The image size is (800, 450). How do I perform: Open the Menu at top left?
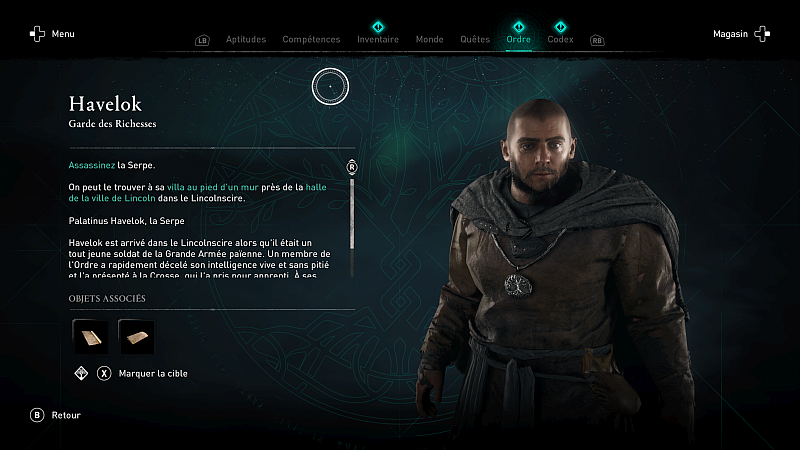tap(52, 34)
